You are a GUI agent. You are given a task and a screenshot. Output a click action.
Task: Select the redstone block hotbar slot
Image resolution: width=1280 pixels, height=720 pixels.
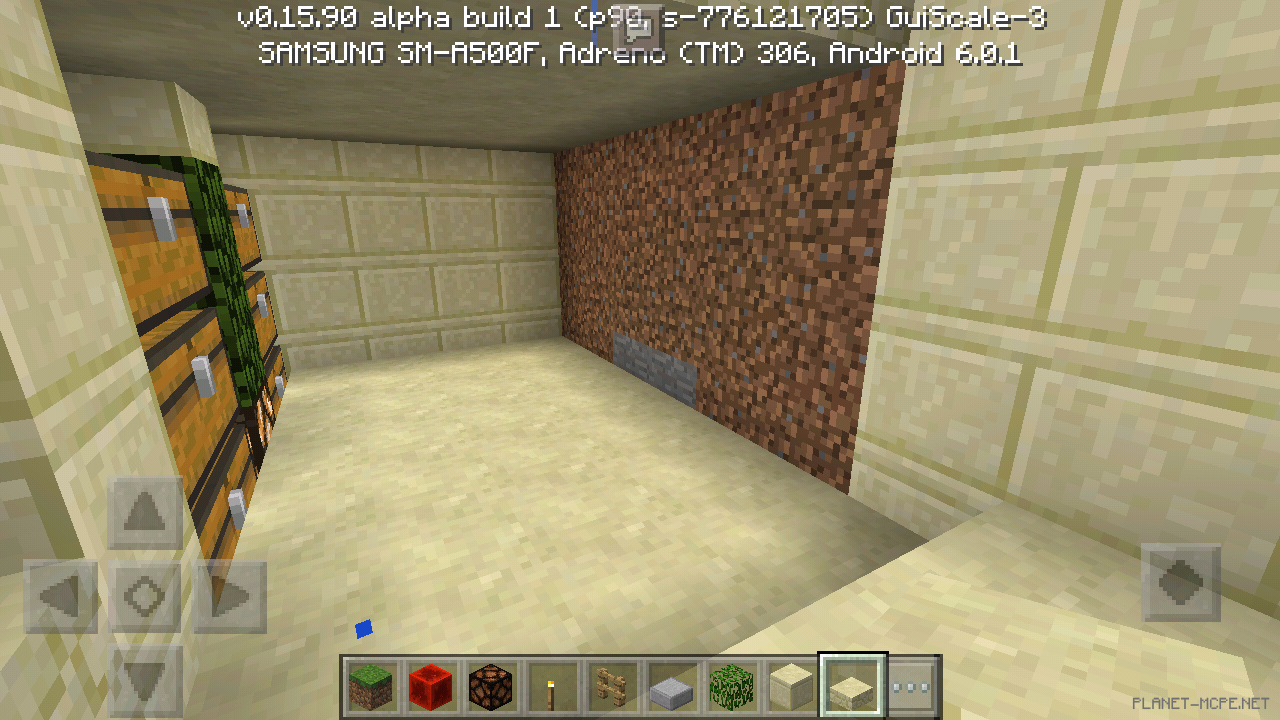pos(430,686)
